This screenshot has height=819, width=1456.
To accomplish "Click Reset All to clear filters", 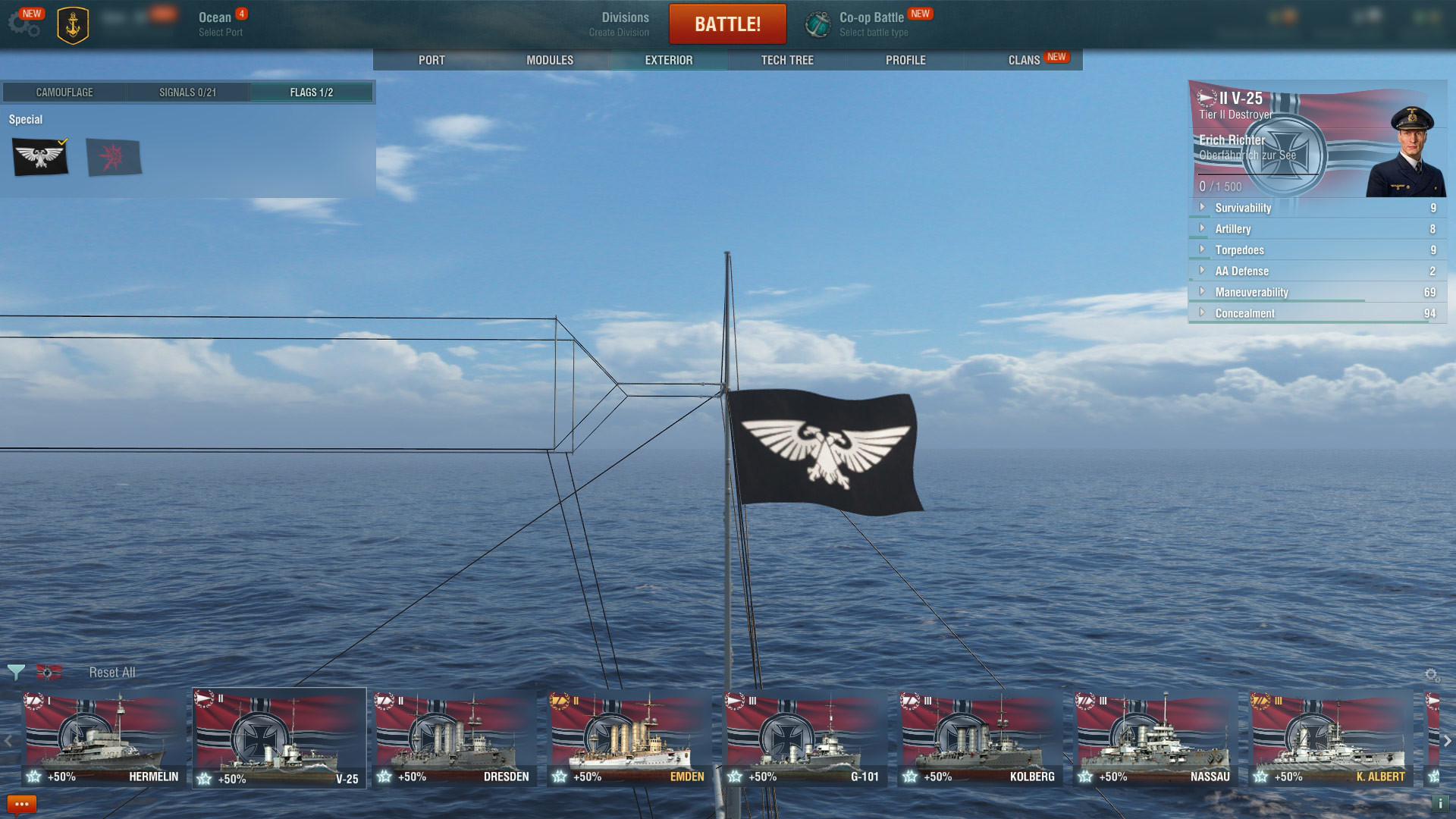I will 111,672.
